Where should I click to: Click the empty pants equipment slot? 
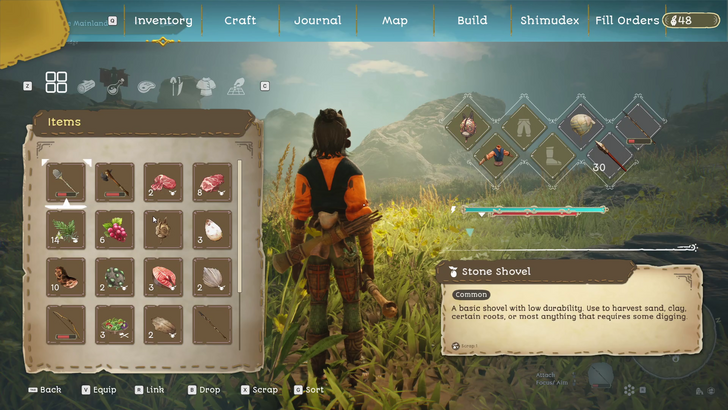click(x=523, y=125)
